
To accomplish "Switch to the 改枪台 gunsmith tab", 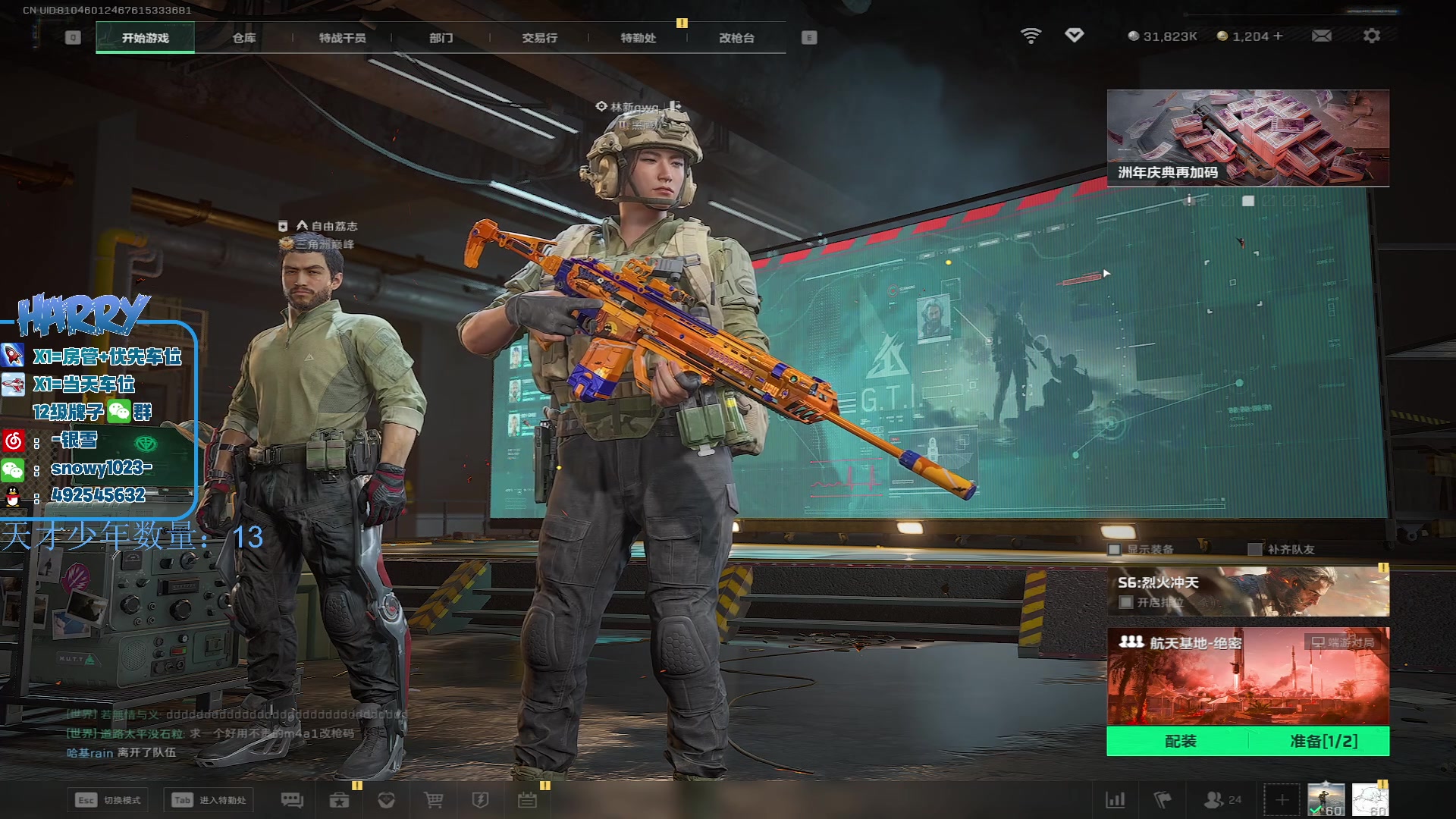I will [736, 38].
